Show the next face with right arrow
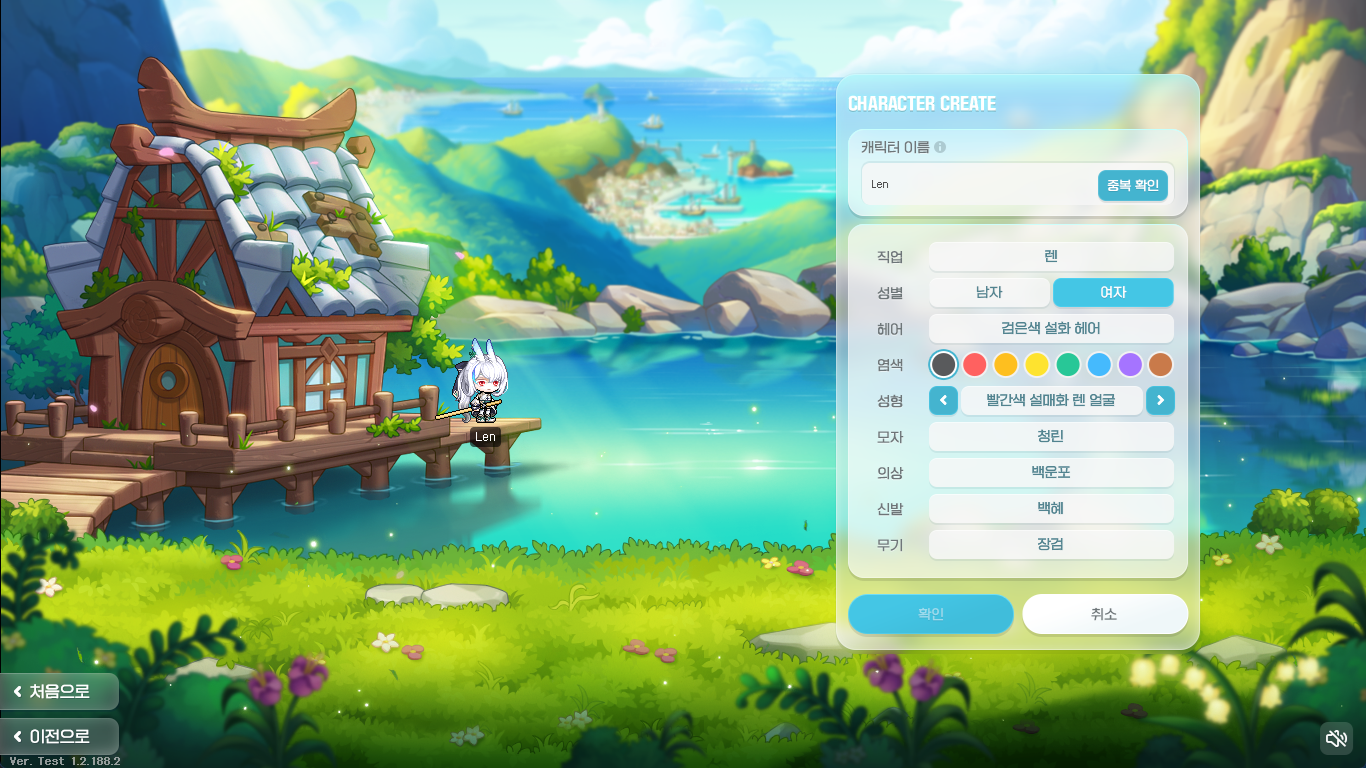Viewport: 1366px width, 768px height. click(1160, 401)
